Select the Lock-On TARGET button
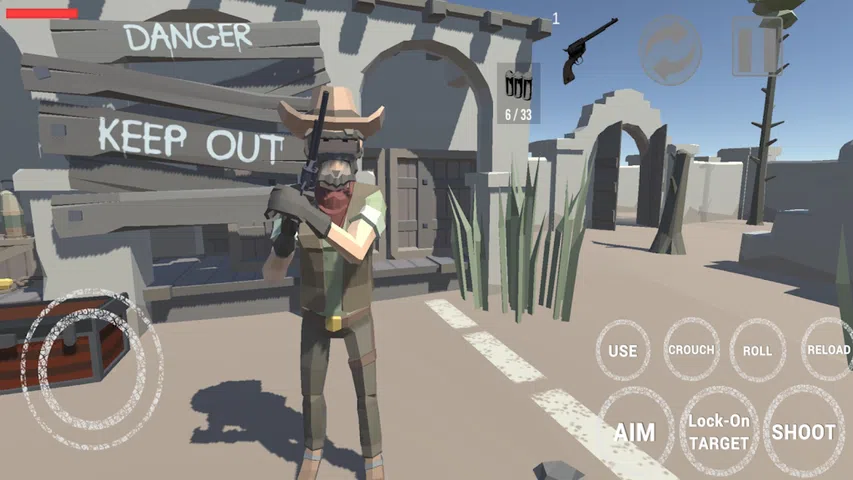853x480 pixels. [x=718, y=432]
